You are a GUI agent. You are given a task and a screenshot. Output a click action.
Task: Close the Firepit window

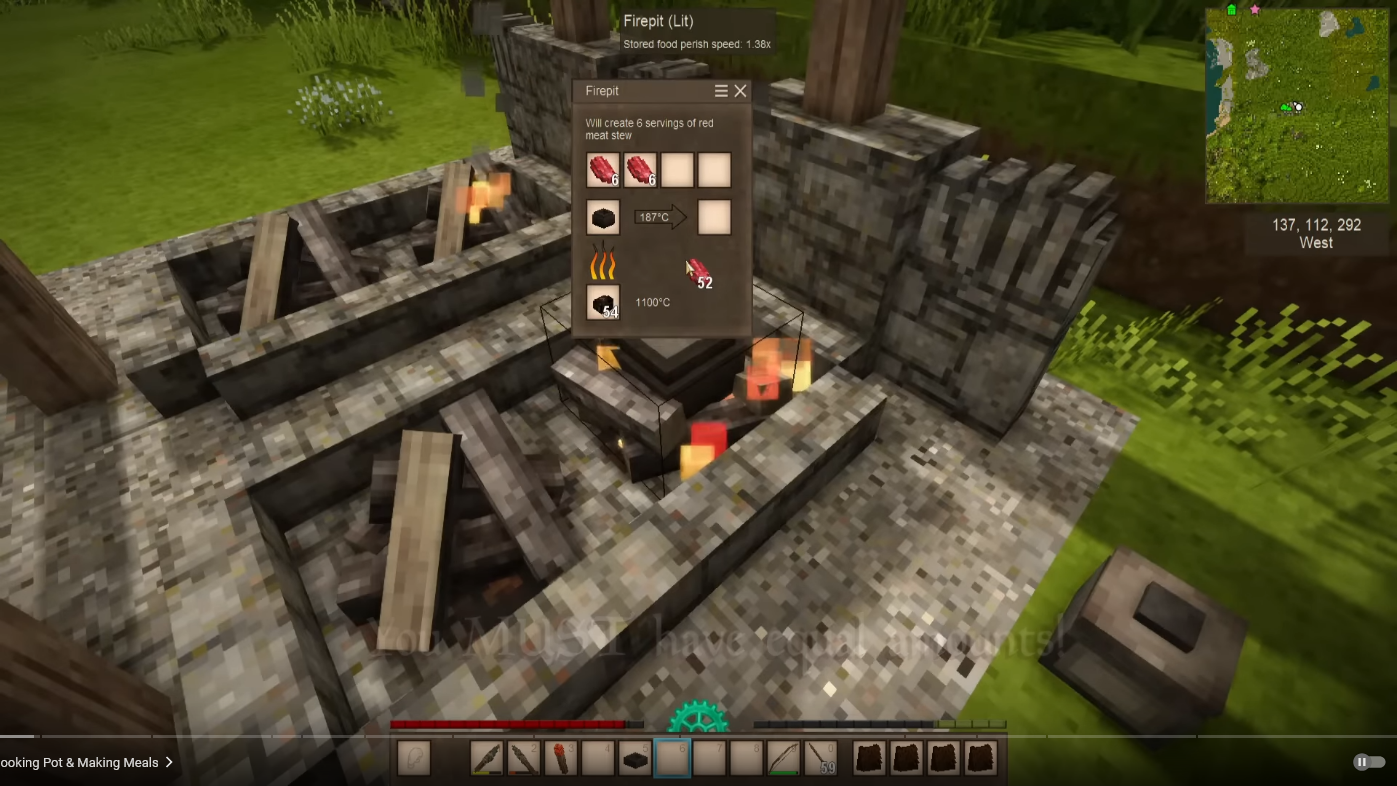point(740,91)
